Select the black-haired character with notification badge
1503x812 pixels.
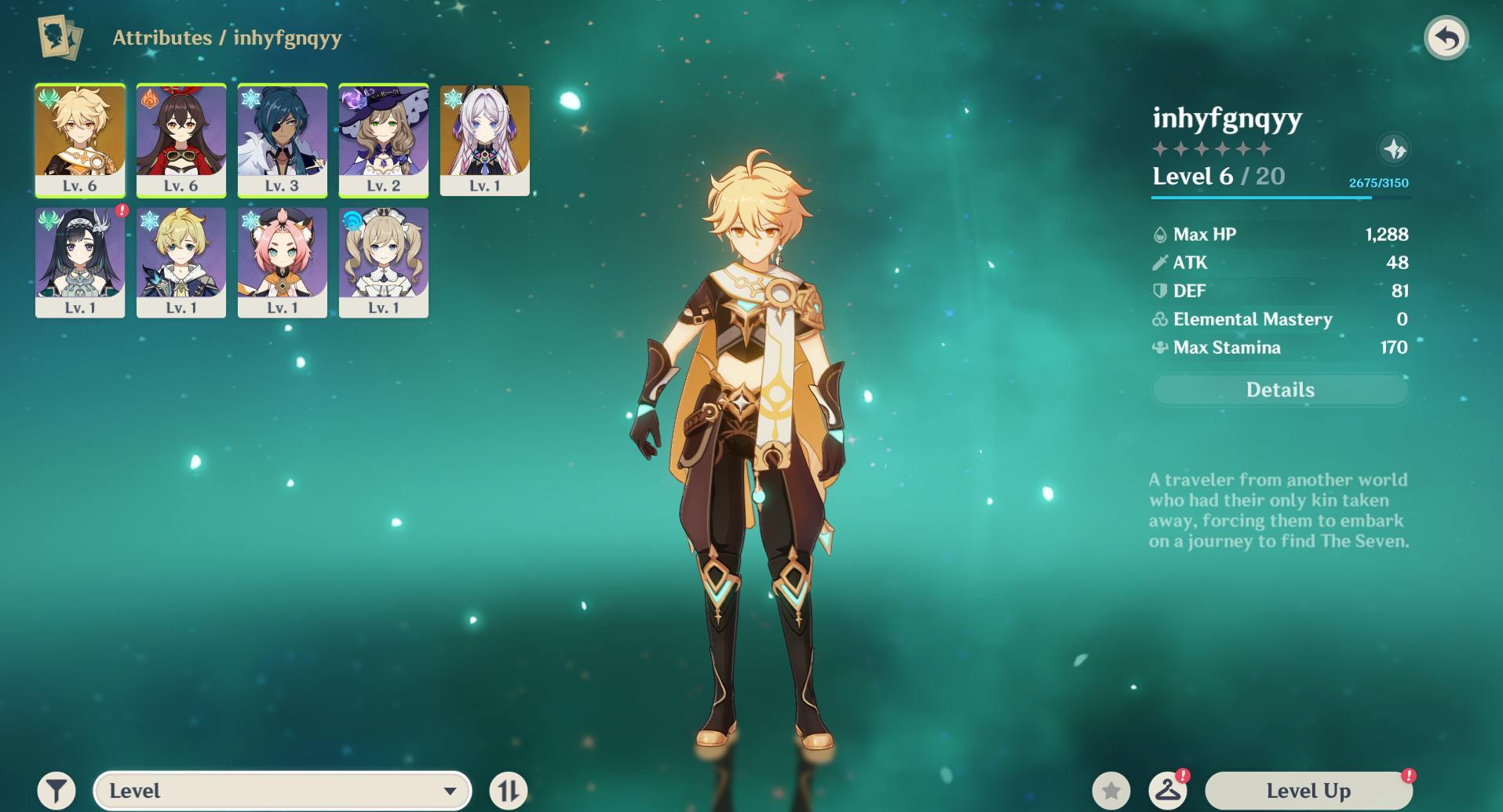pos(80,261)
